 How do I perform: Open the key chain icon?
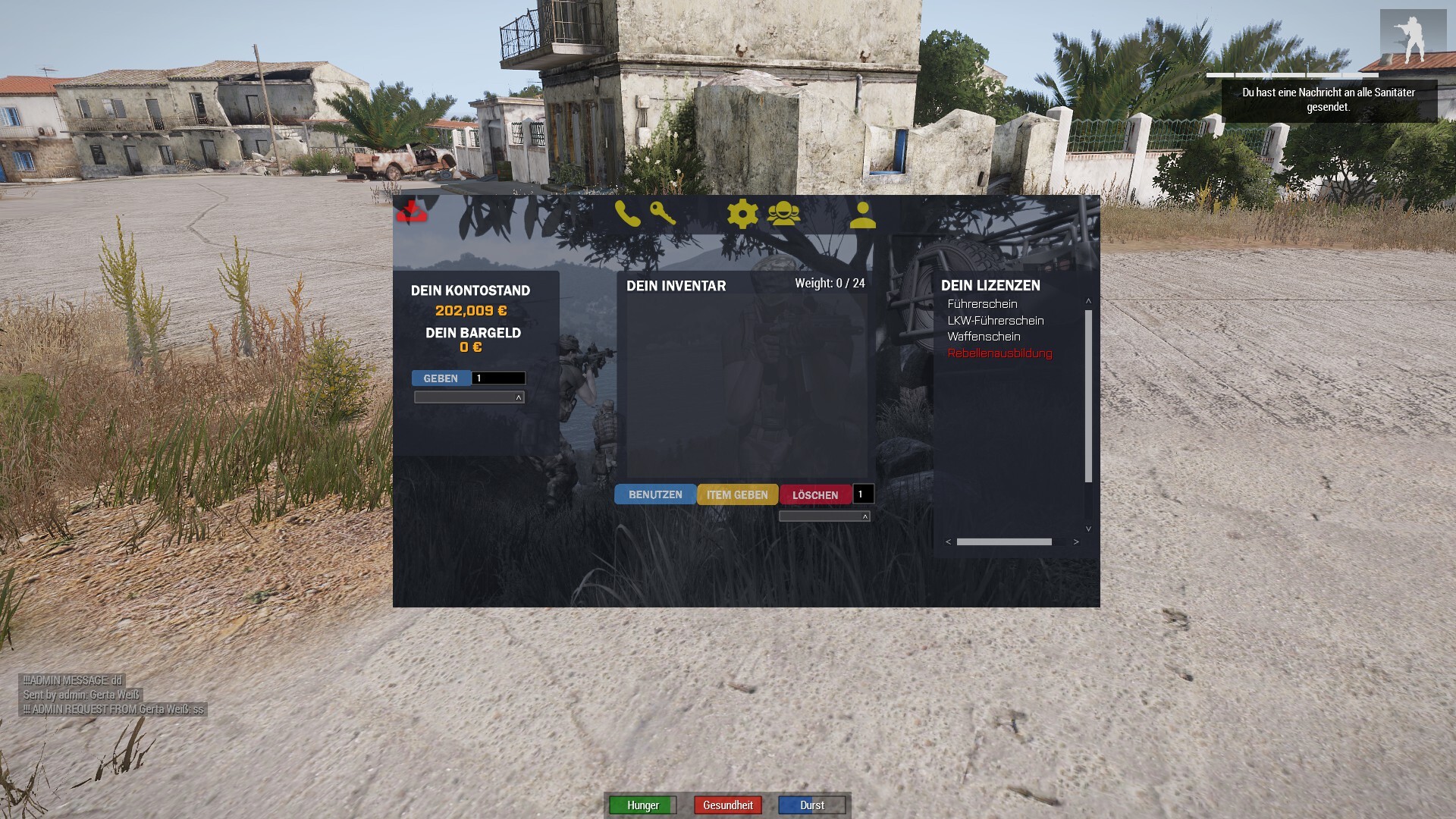pos(663,214)
